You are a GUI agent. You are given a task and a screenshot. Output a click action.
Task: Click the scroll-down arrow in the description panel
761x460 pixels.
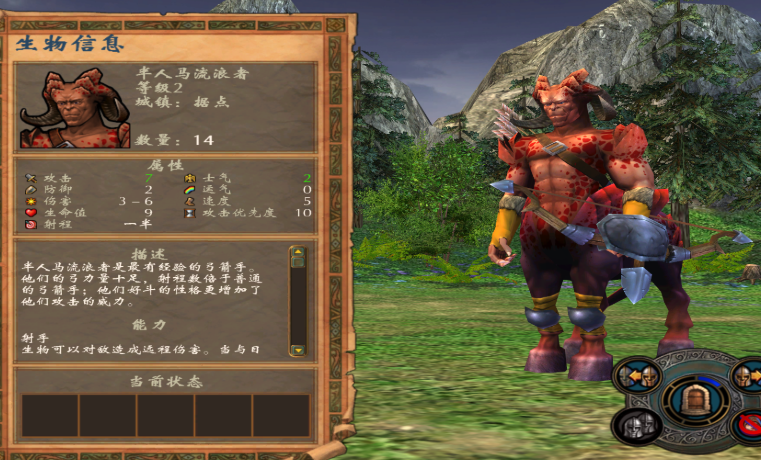tap(297, 349)
